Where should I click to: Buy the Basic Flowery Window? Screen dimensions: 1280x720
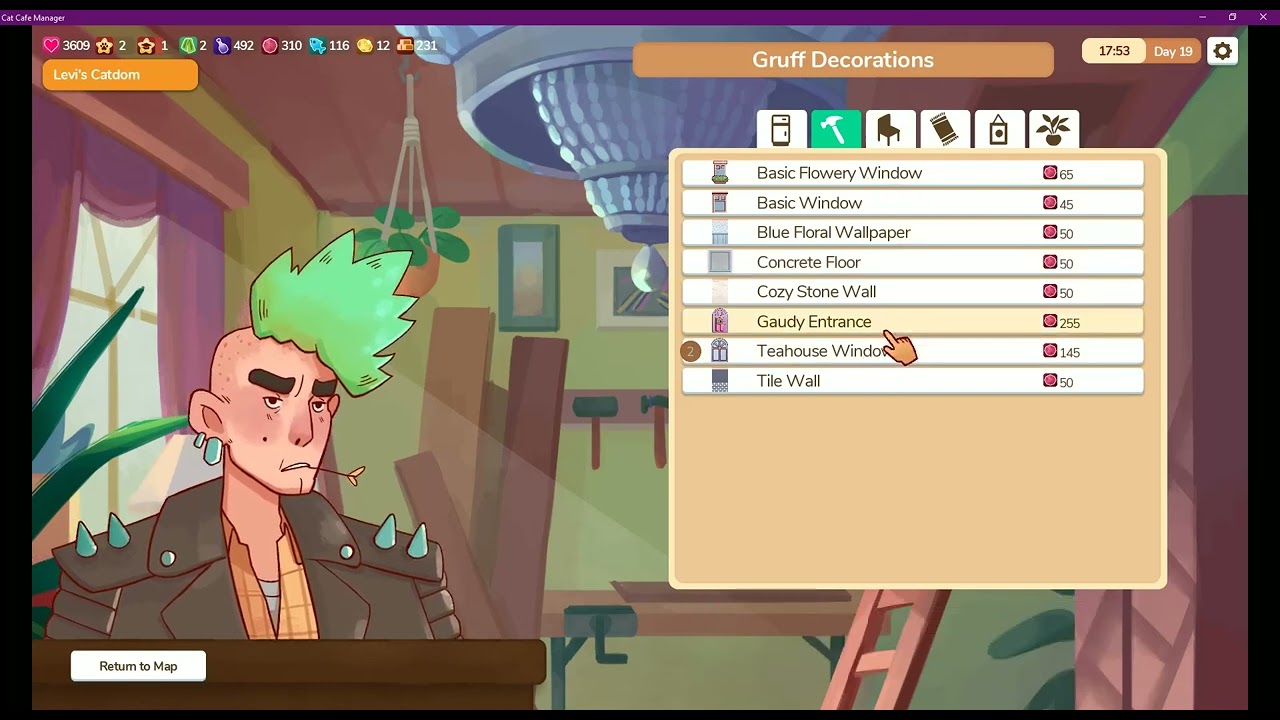coord(912,173)
